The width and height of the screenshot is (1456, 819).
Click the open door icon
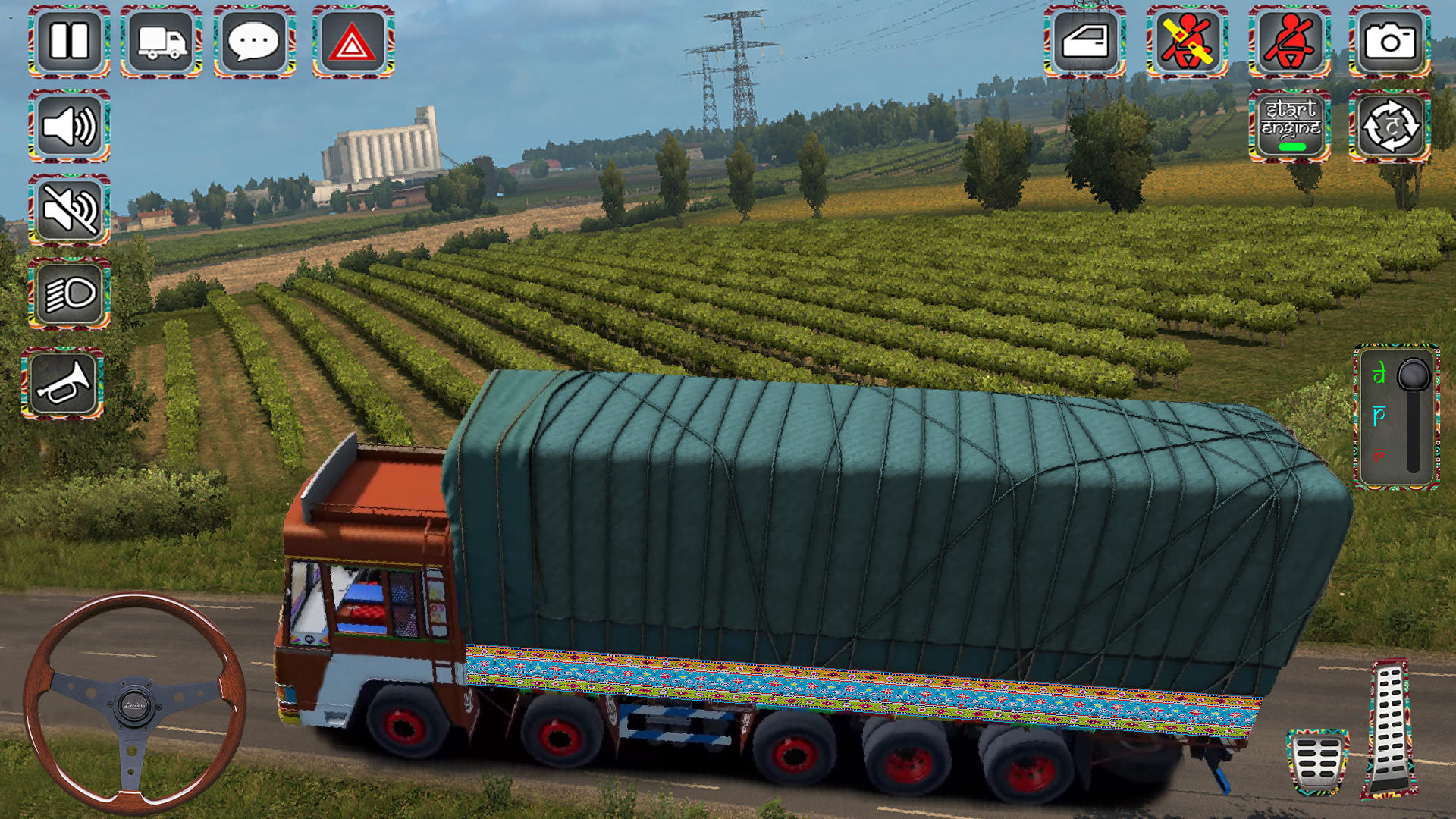[1087, 43]
